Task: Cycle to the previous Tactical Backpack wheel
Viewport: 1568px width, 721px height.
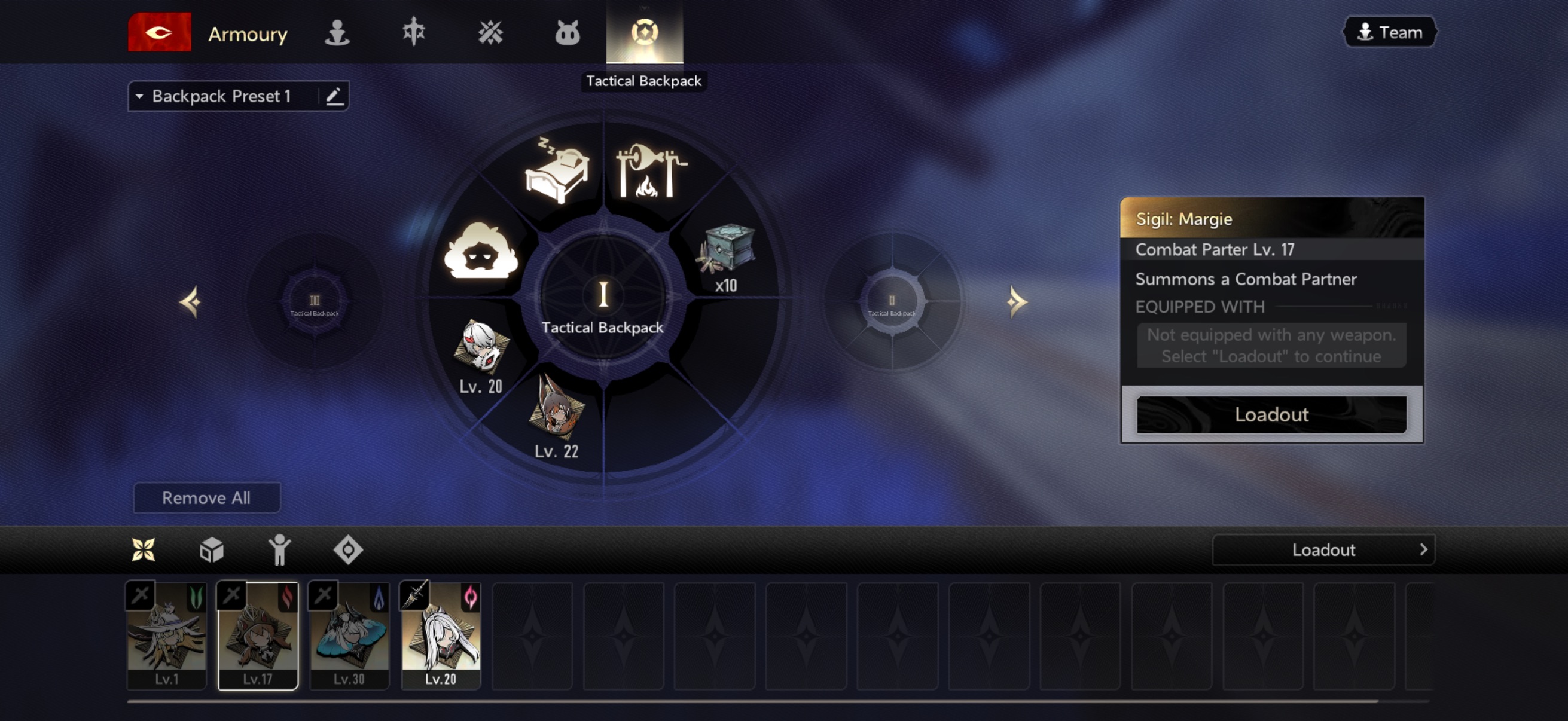Action: [191, 302]
